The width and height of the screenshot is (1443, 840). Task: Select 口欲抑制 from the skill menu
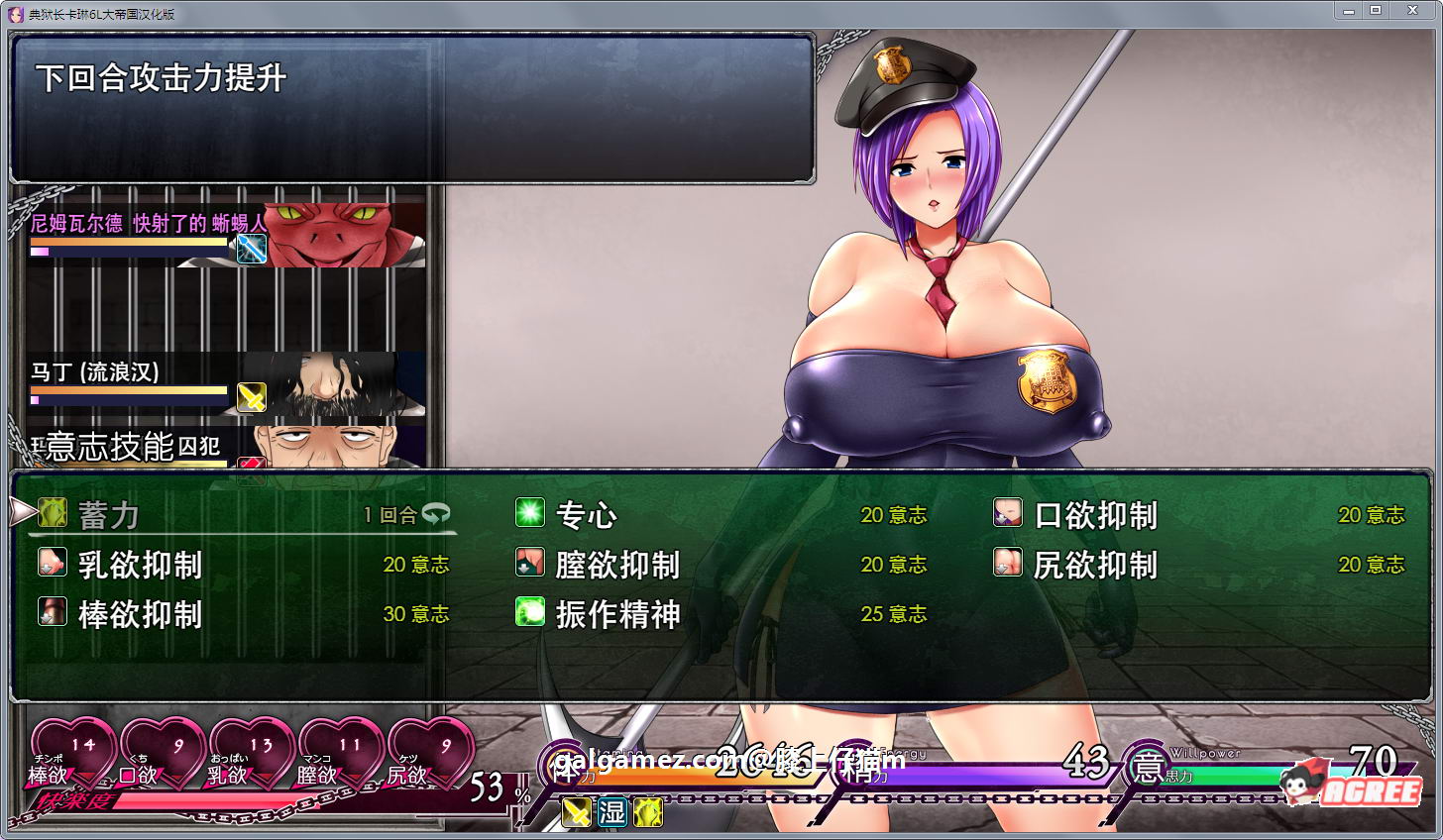pos(1007,513)
